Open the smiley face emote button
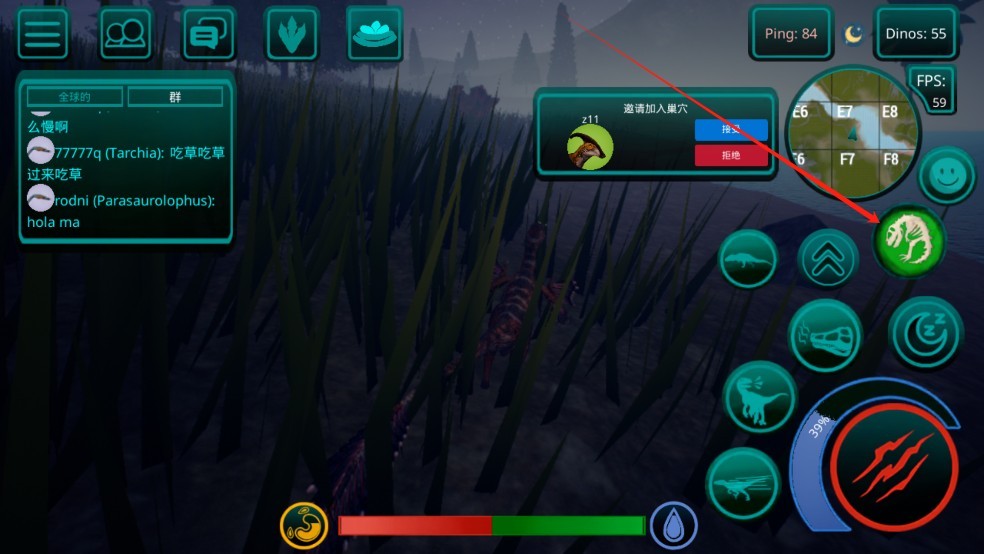 946,176
